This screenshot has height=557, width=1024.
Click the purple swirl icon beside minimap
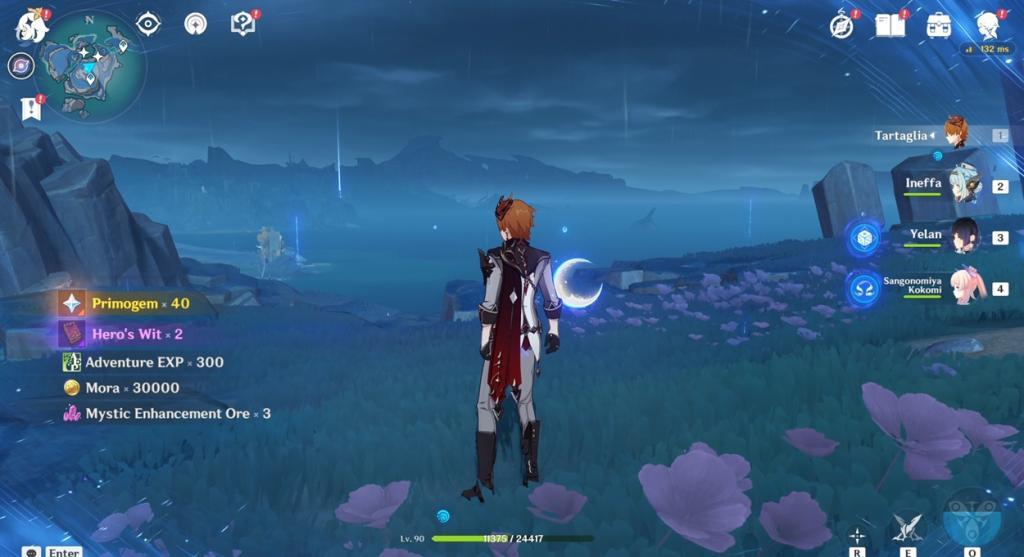tap(20, 66)
